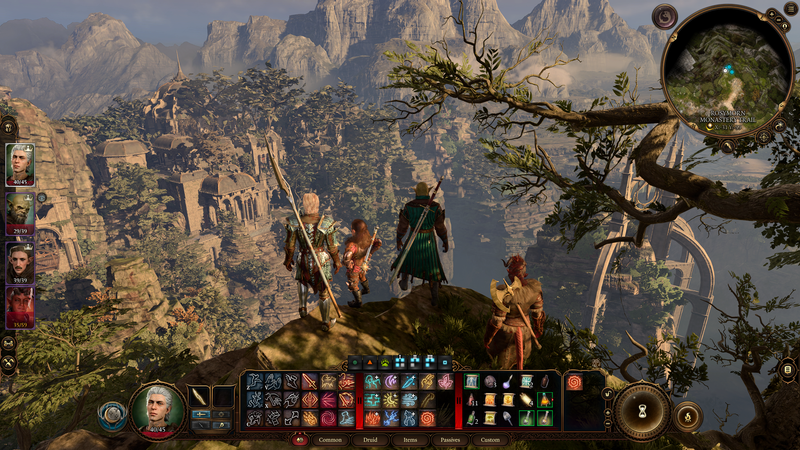Switch to the Druid hotbar tab
The width and height of the screenshot is (800, 450).
[x=370, y=439]
